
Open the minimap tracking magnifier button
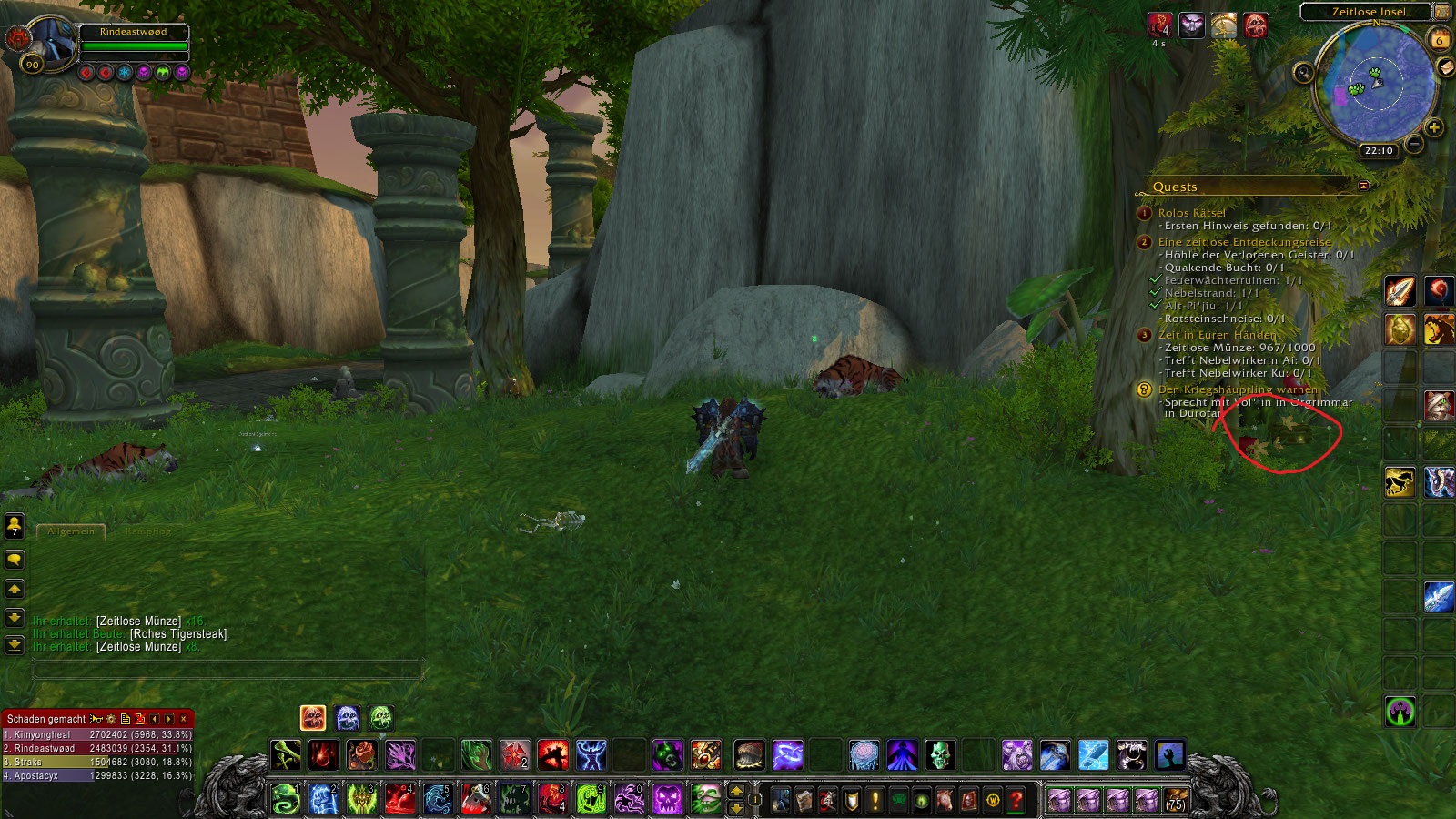pos(1303,73)
